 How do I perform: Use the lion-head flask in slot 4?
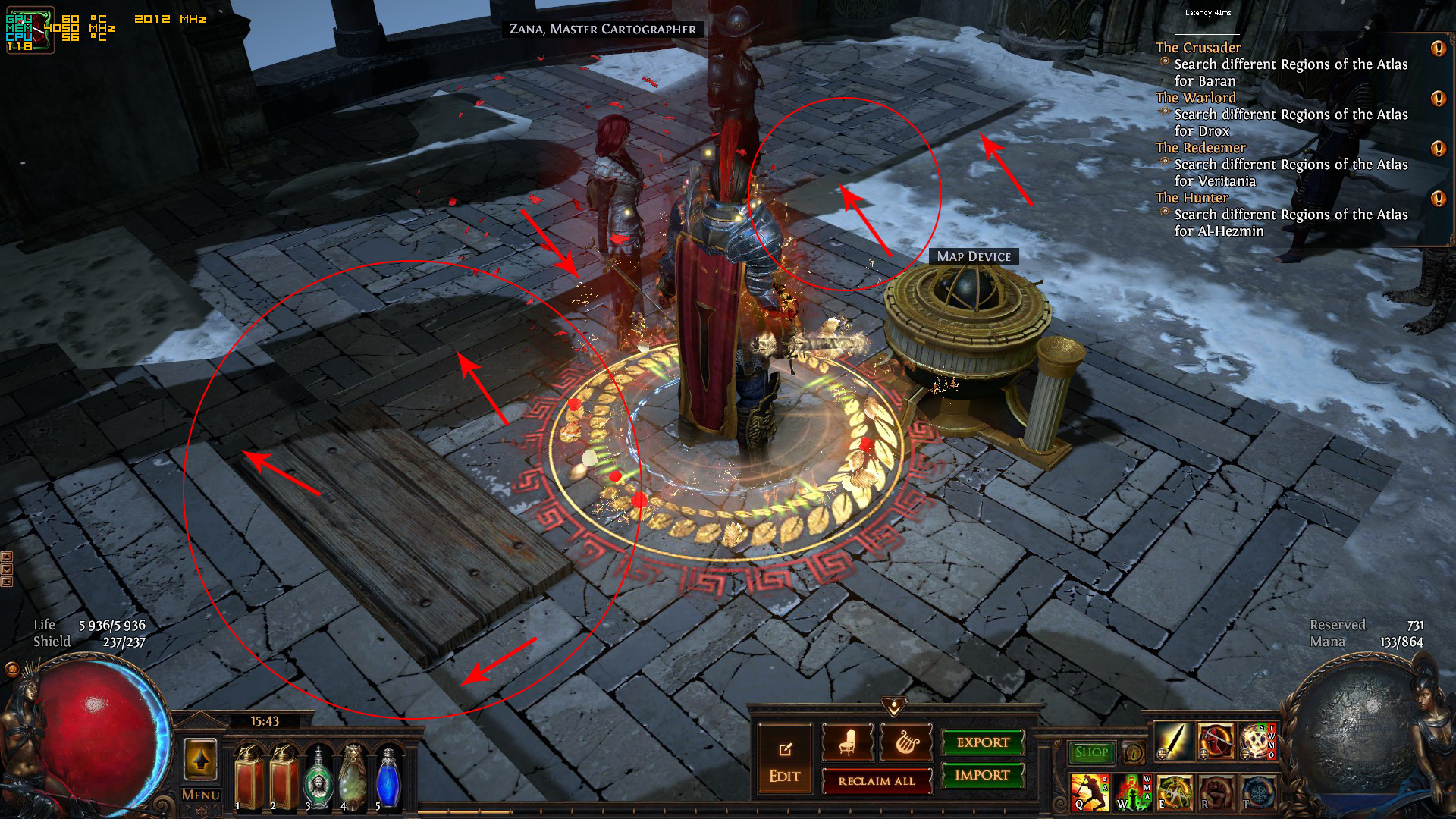353,775
